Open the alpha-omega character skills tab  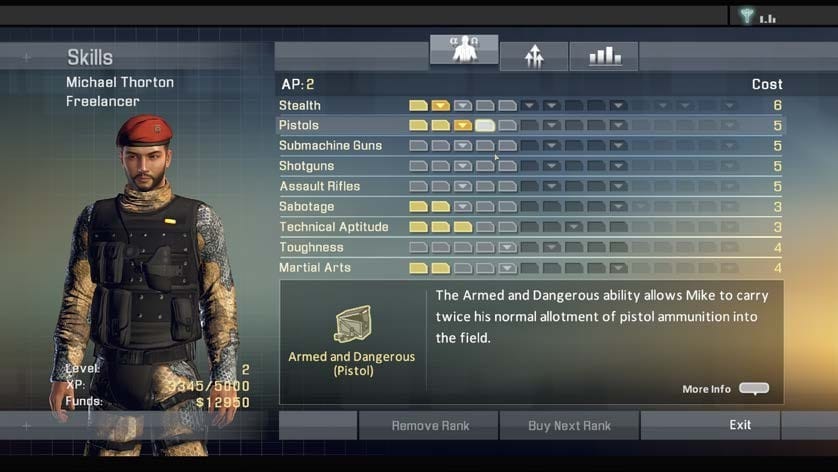pos(464,51)
